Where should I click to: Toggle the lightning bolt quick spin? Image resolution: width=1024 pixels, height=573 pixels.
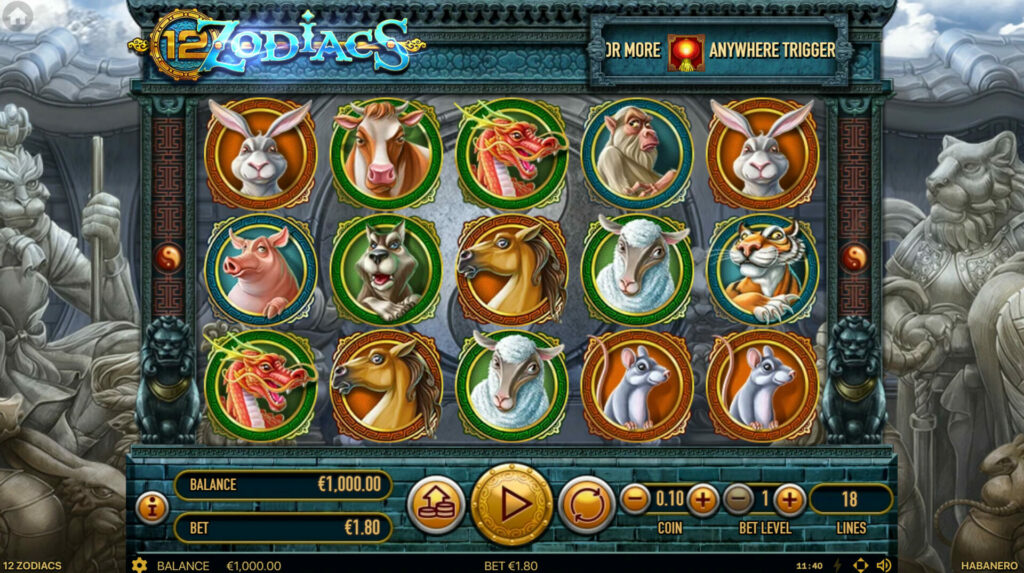837,565
